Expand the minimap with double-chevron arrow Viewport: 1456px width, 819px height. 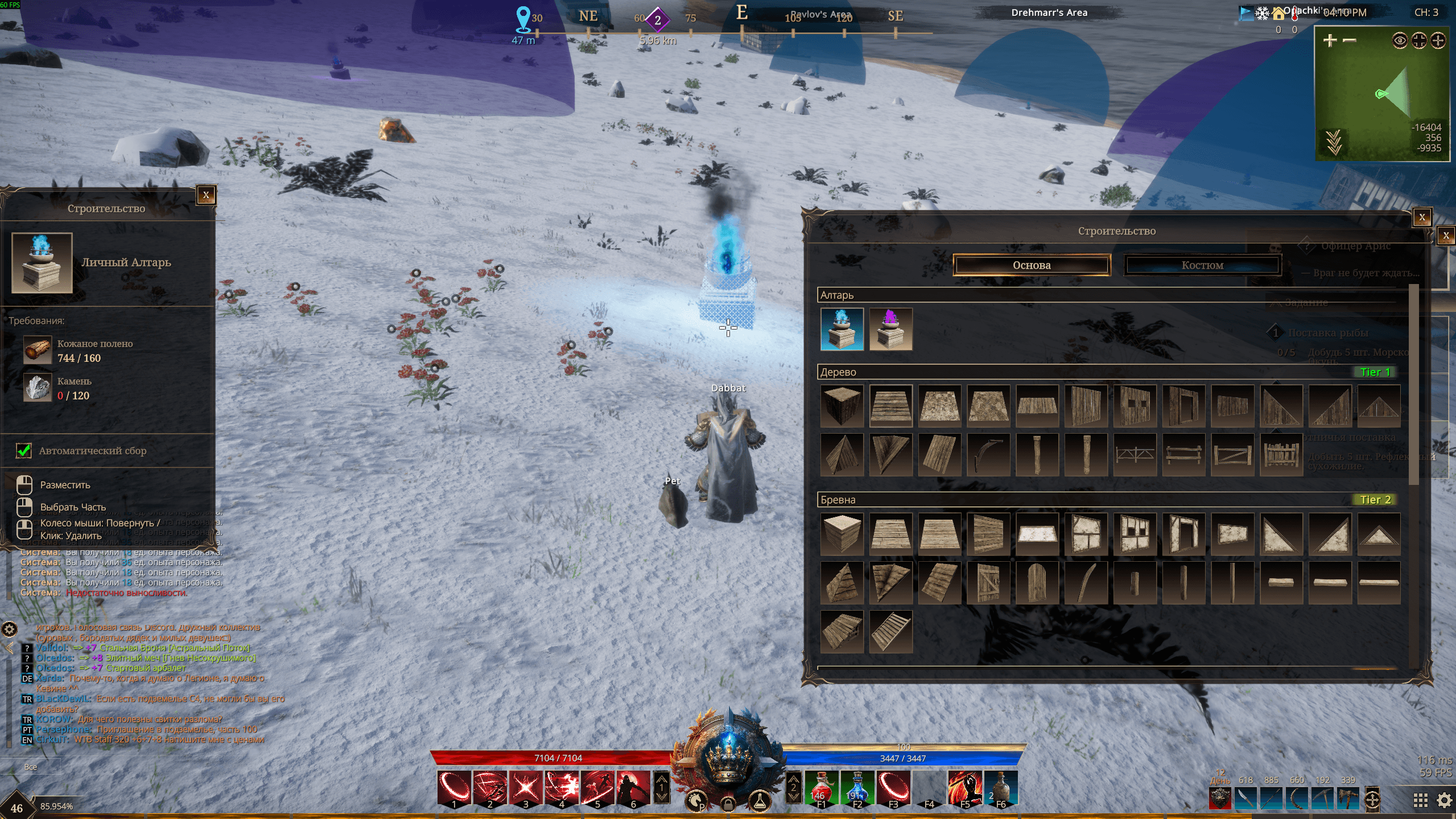[1334, 142]
